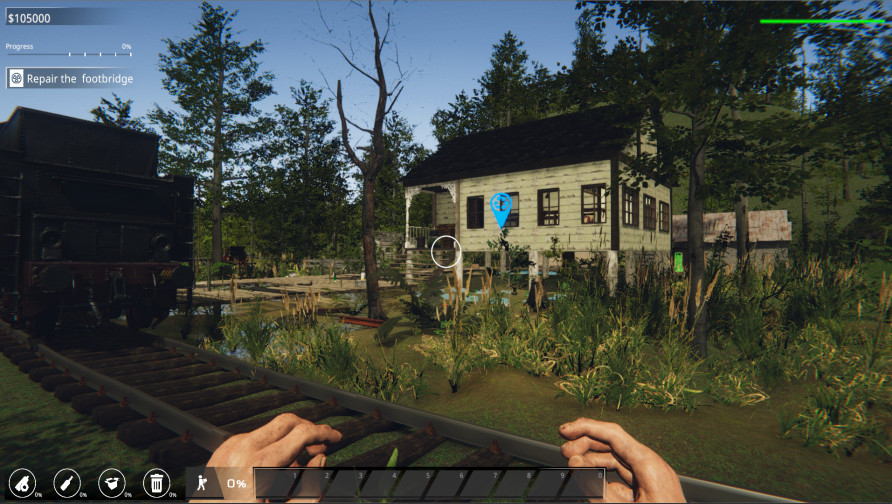Click the walking figure stance icon
892x504 pixels.
[x=202, y=483]
